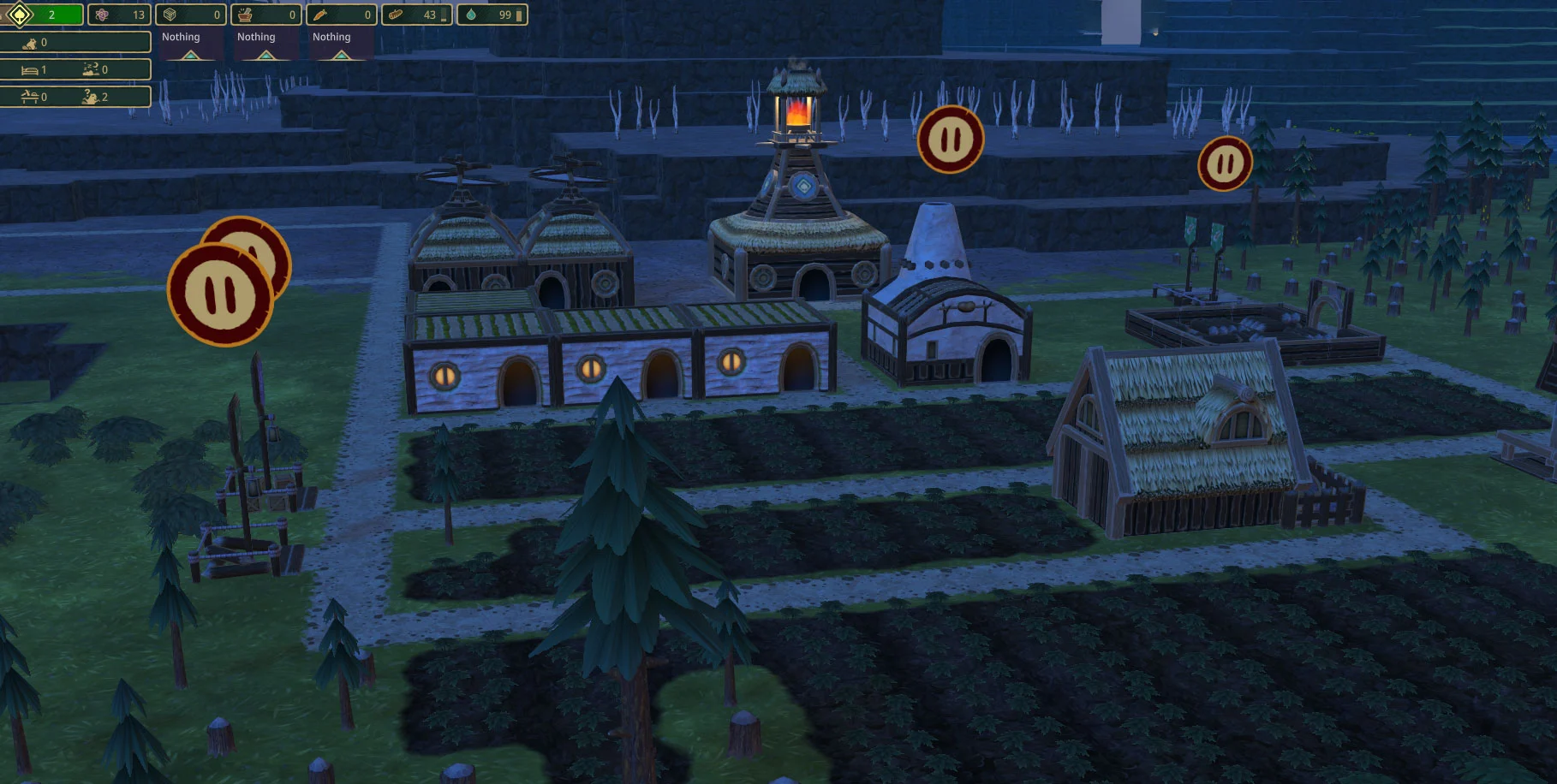Collapse the Nothing list under the carrot counter
Image resolution: width=1557 pixels, height=784 pixels.
(x=342, y=55)
